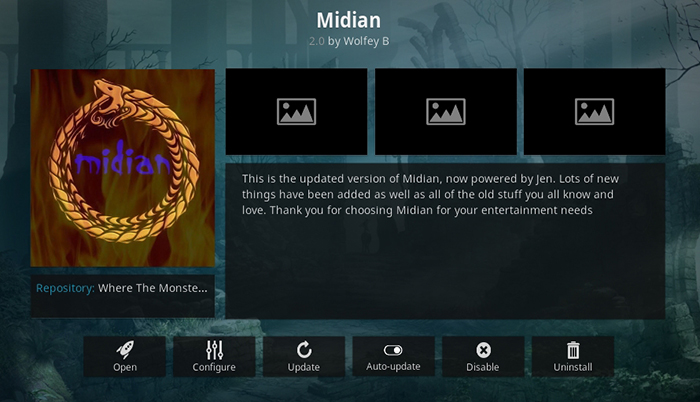Open the Repository info row

pos(123,288)
